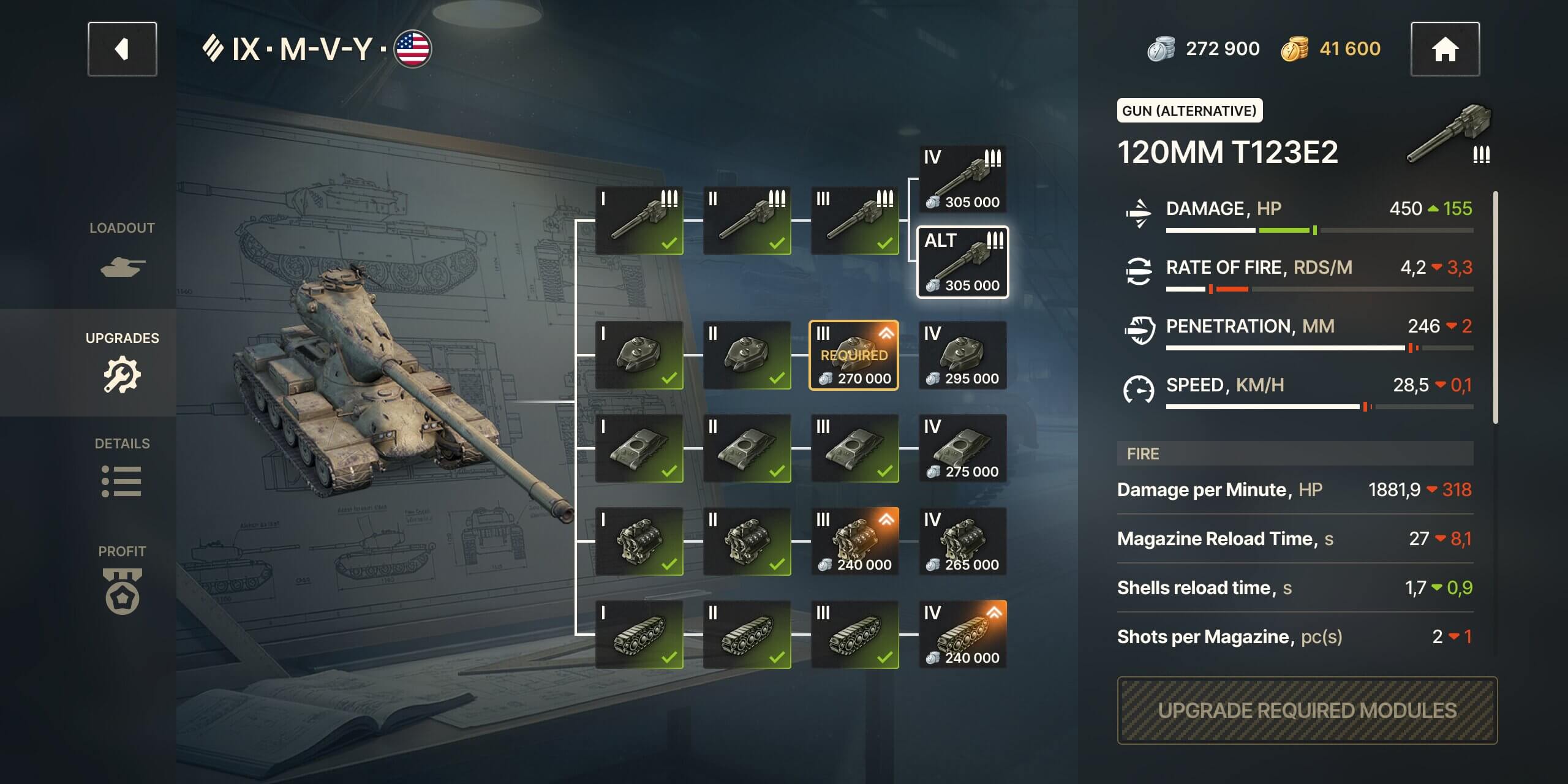Choose the tier II turret module
Viewport: 1568px width, 784px height.
point(747,355)
